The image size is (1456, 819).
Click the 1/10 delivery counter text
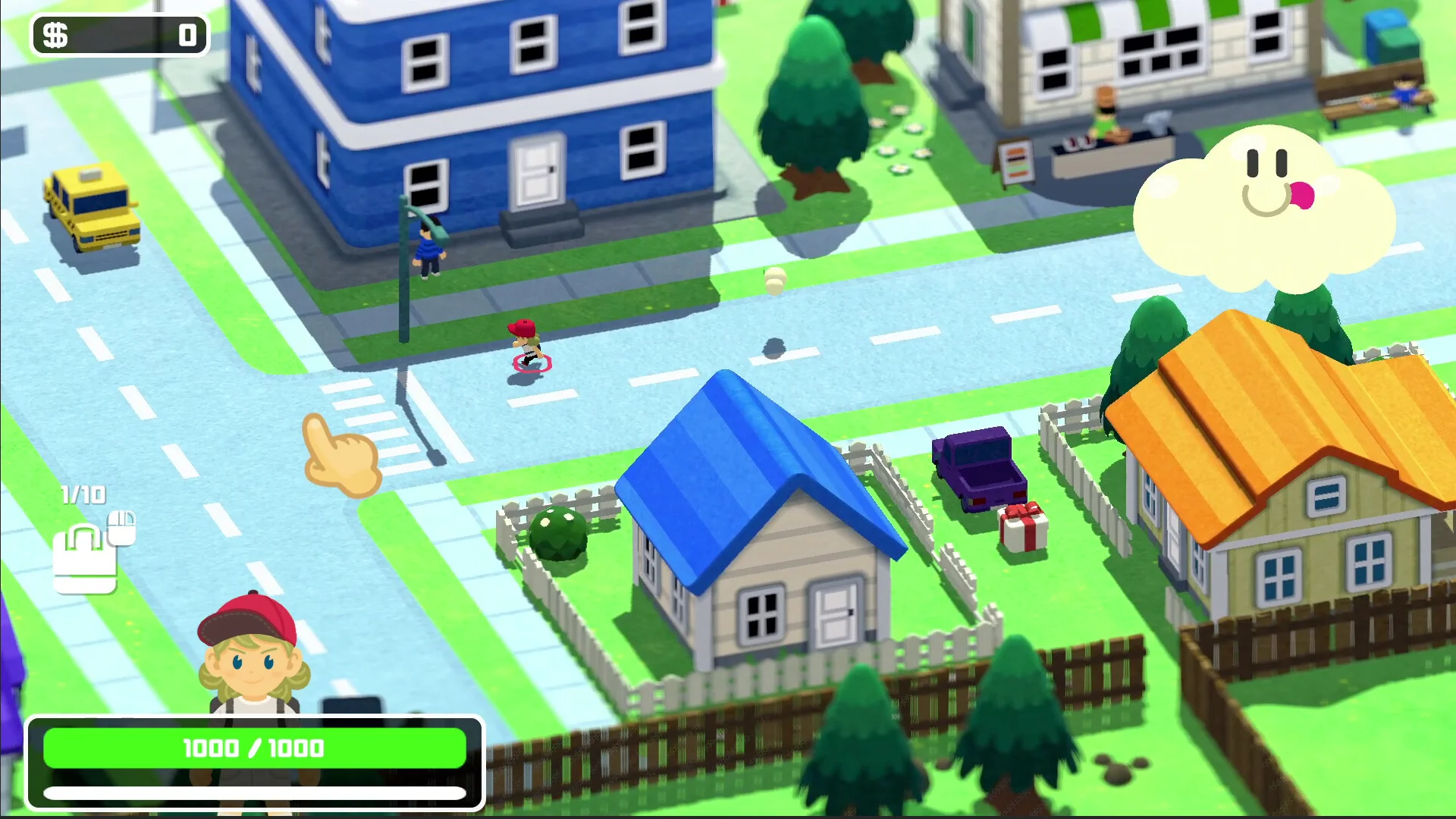click(x=83, y=493)
